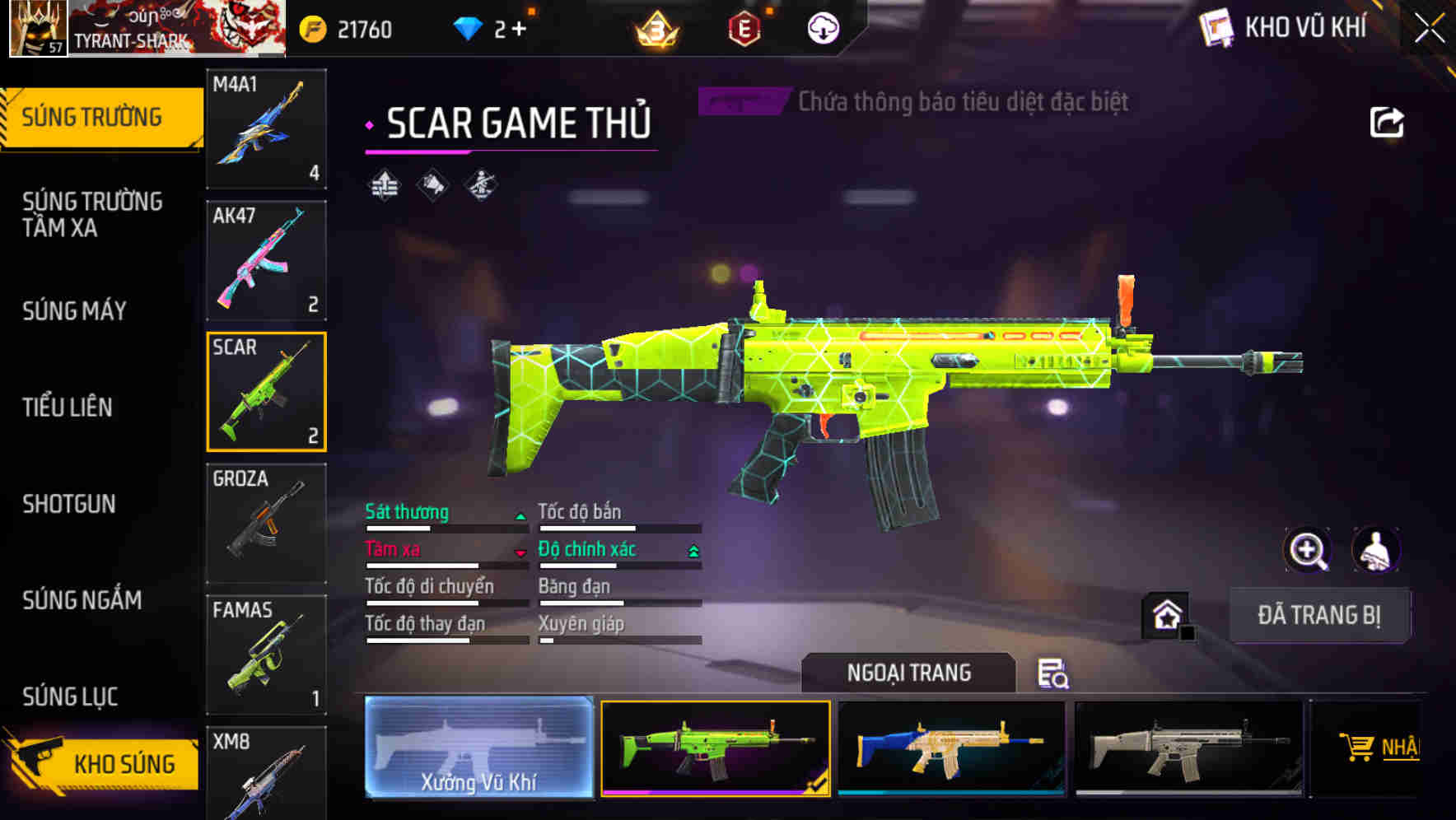Click the home default-skin icon near ĐÃ TRANG BỊ
The width and height of the screenshot is (1456, 820).
[x=1165, y=616]
